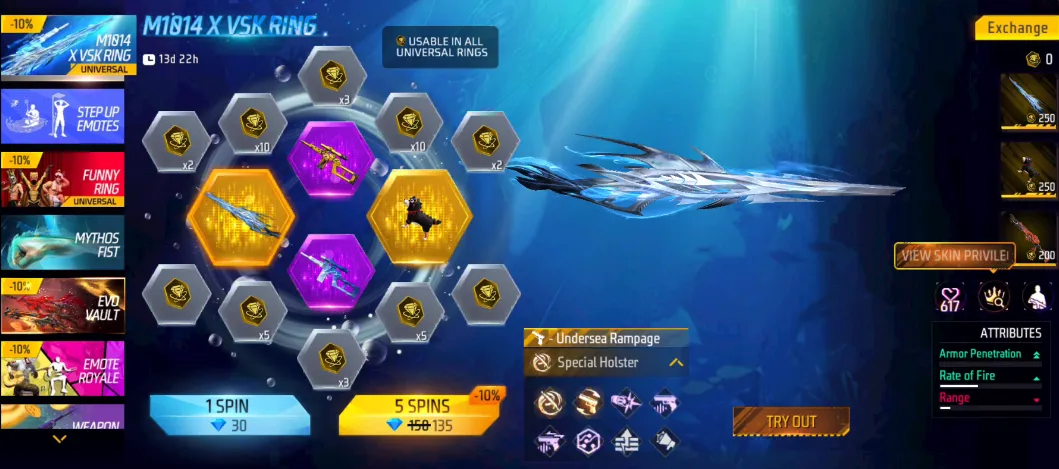Collapse the Special Holster panel

click(x=676, y=363)
